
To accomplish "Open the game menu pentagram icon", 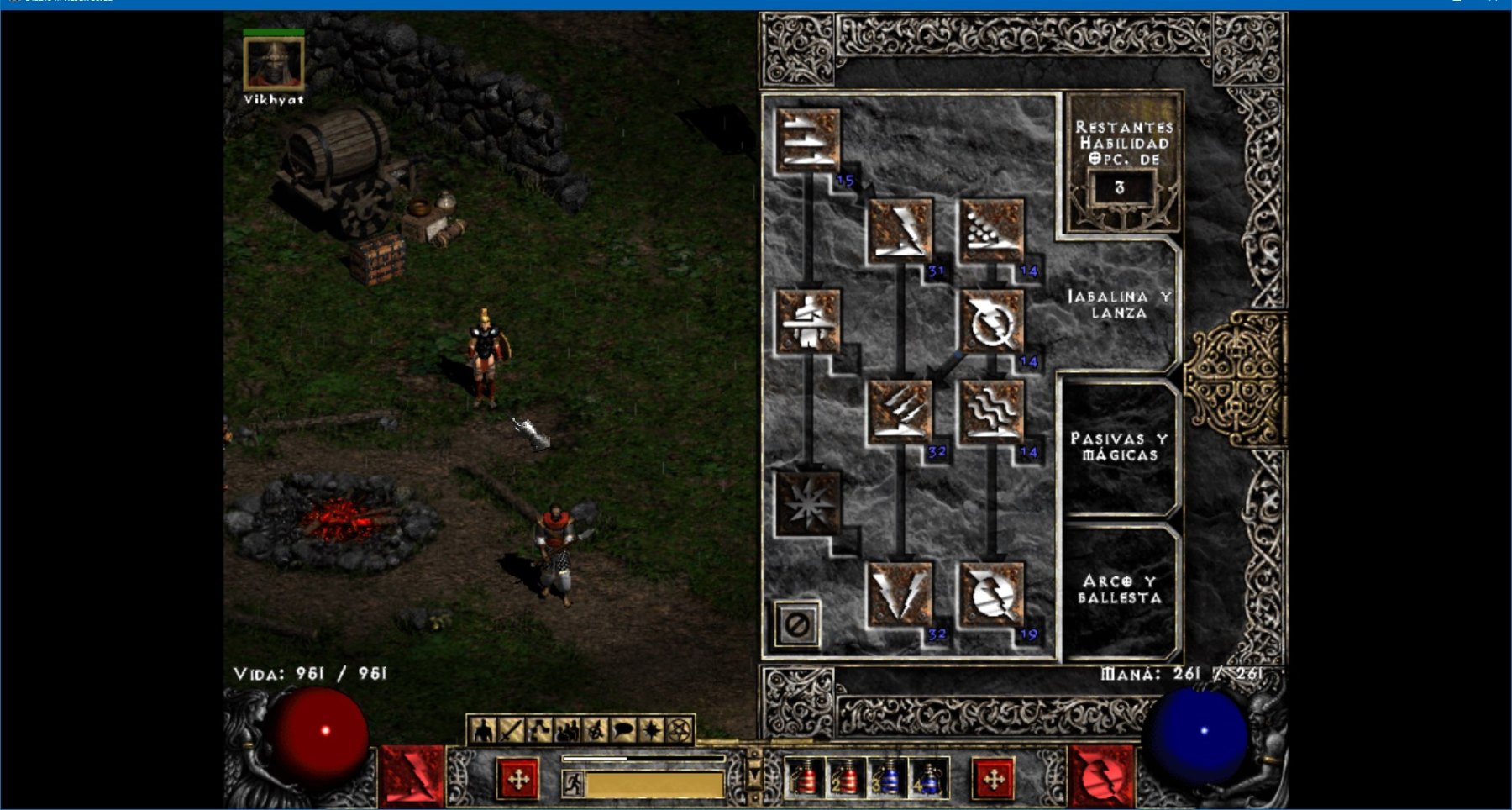I will point(680,732).
